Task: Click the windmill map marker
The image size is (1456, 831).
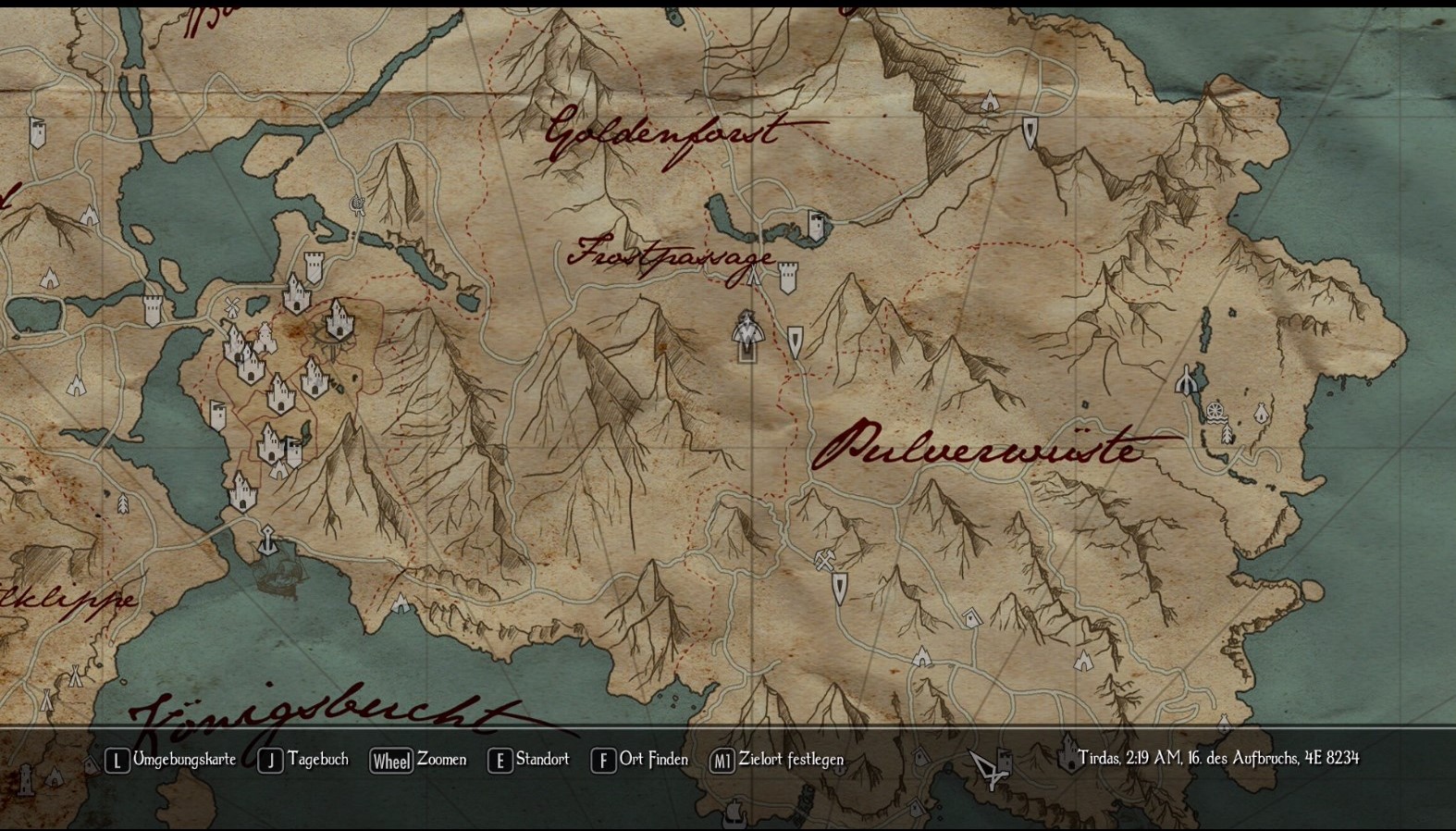Action: click(232, 306)
